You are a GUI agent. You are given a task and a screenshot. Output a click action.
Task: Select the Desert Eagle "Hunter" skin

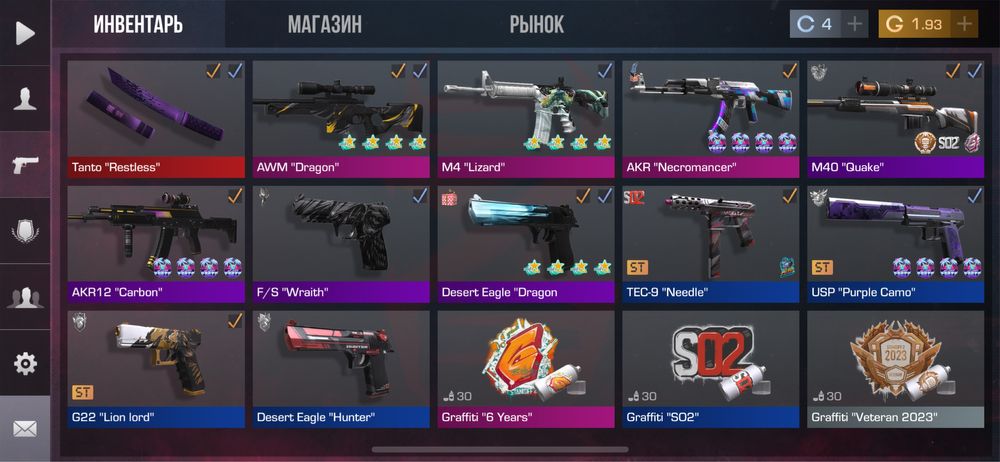point(342,368)
